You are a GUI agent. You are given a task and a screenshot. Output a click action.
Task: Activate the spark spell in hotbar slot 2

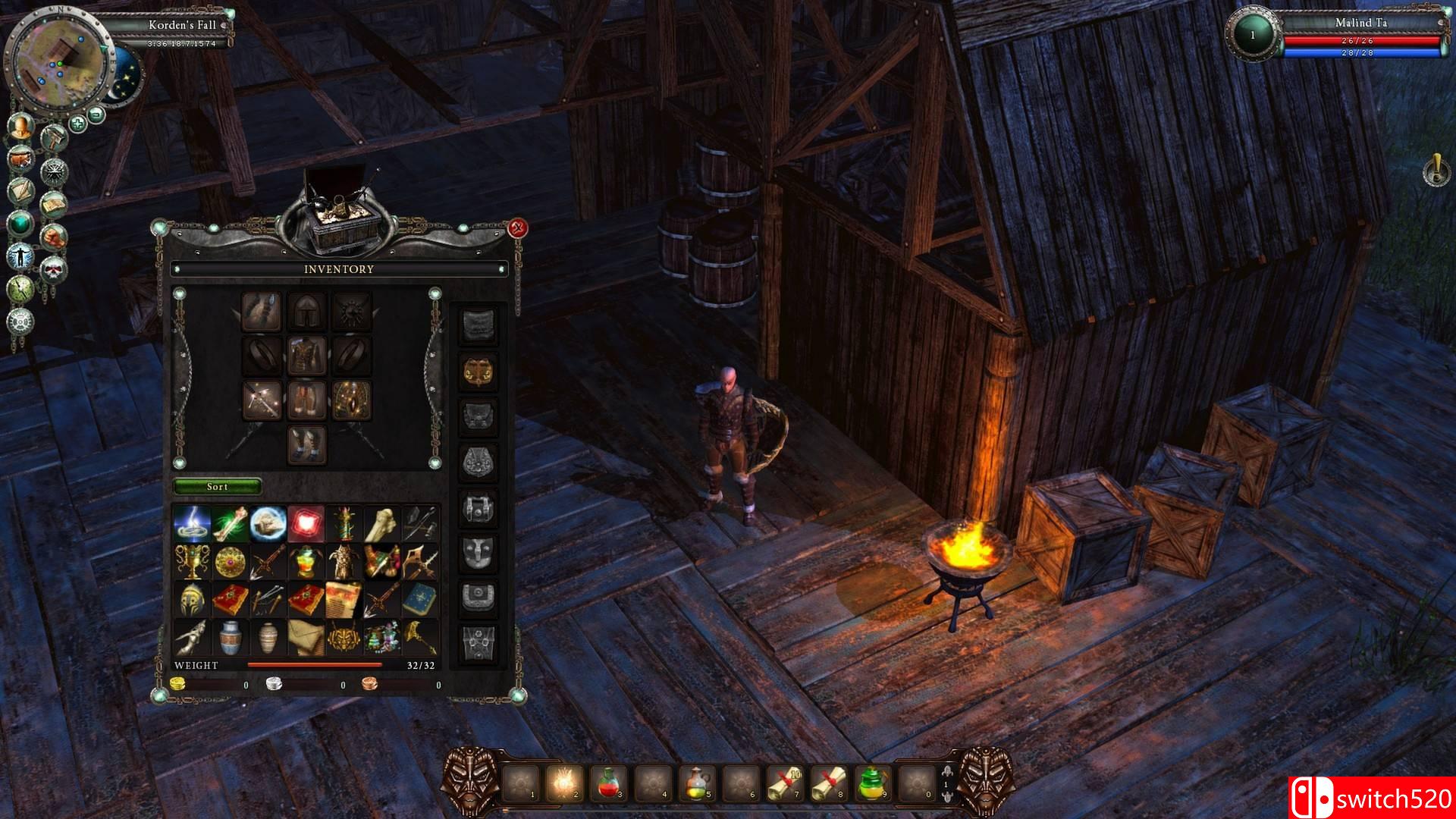pos(565,783)
